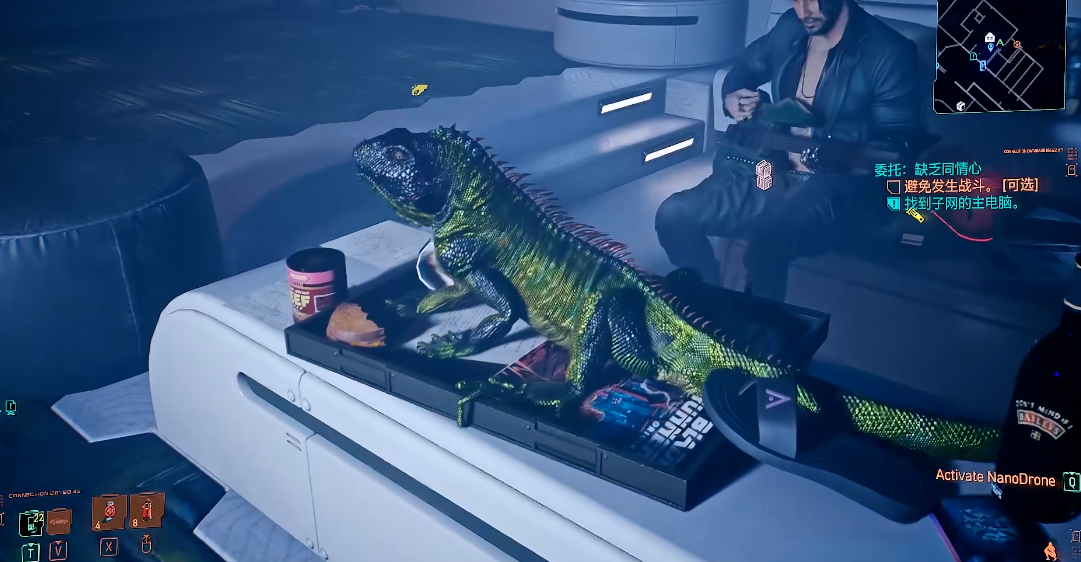The image size is (1081, 562).
Task: Click the vehicle call slot icon
Action: [x=60, y=520]
